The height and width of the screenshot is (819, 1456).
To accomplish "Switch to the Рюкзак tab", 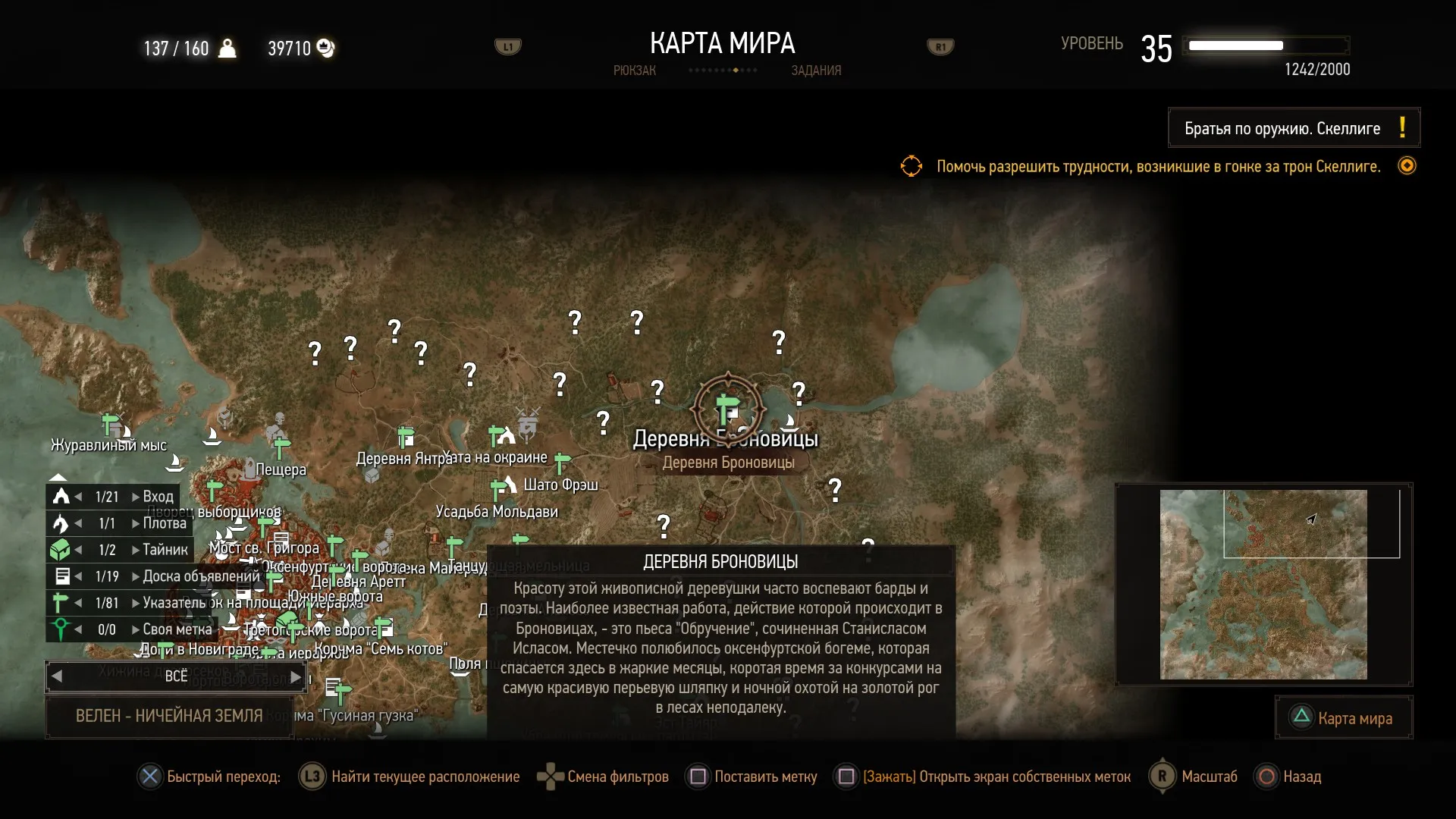I will [634, 71].
